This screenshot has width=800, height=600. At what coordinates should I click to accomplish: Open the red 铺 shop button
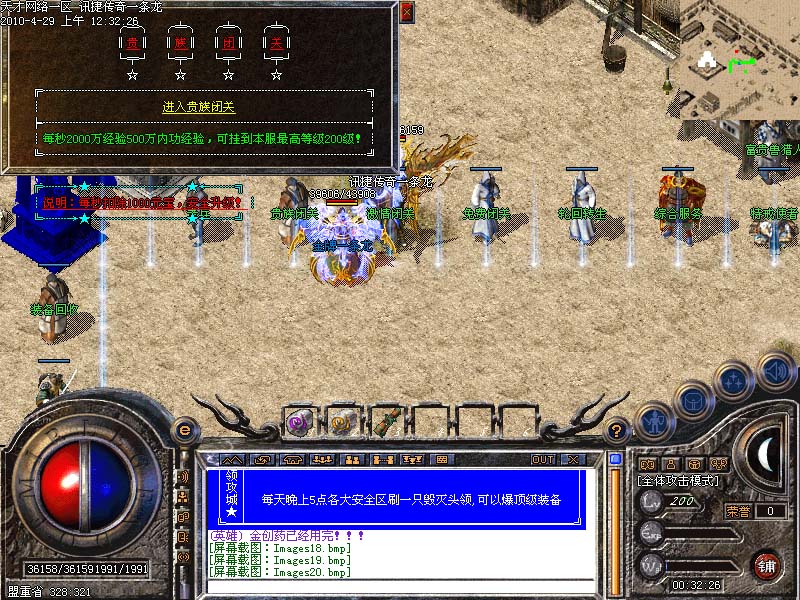coord(767,564)
